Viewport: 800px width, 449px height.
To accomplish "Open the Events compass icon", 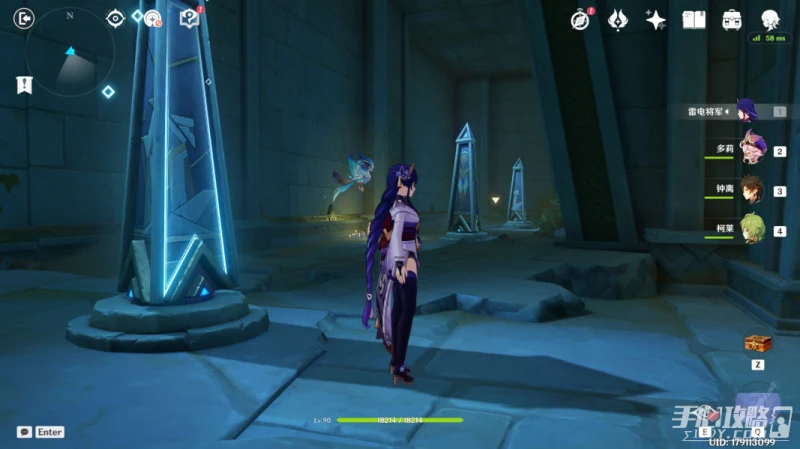I will pos(581,19).
